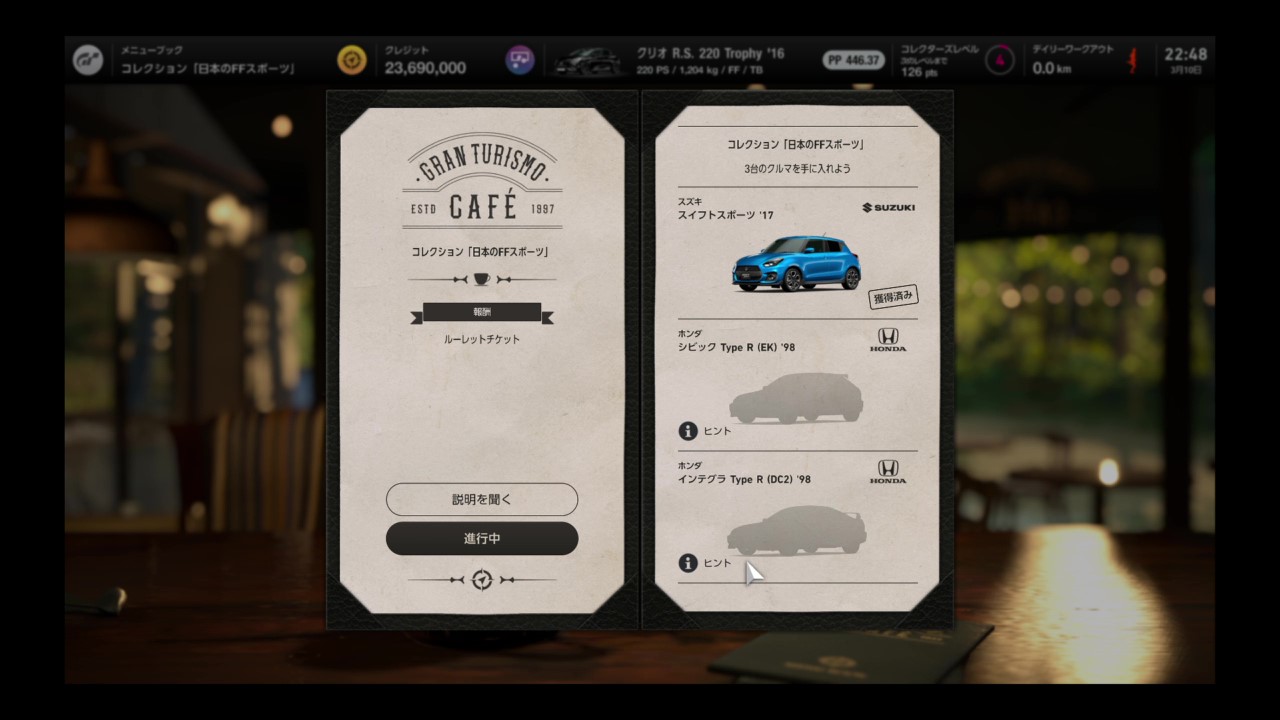The height and width of the screenshot is (720, 1280).
Task: Open the Gran Turismo logo menu icon
Action: tap(88, 60)
